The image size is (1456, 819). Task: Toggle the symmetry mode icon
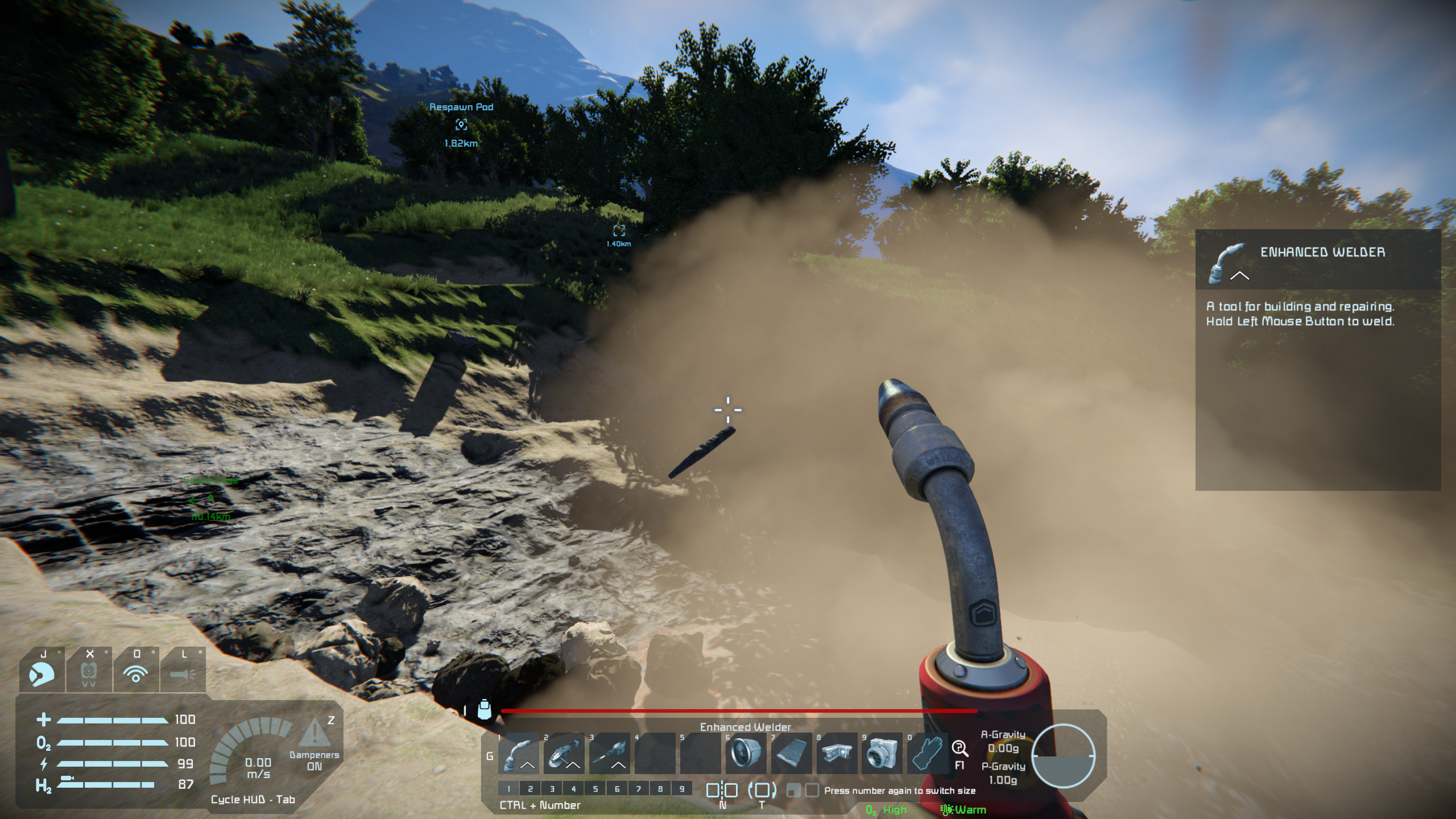(722, 791)
